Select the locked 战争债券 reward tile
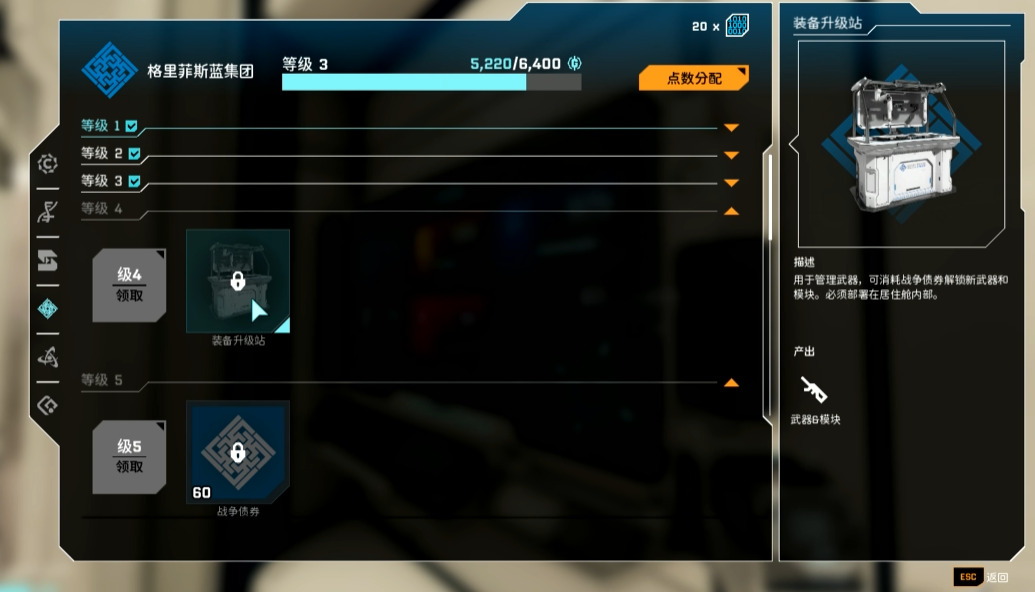 238,452
